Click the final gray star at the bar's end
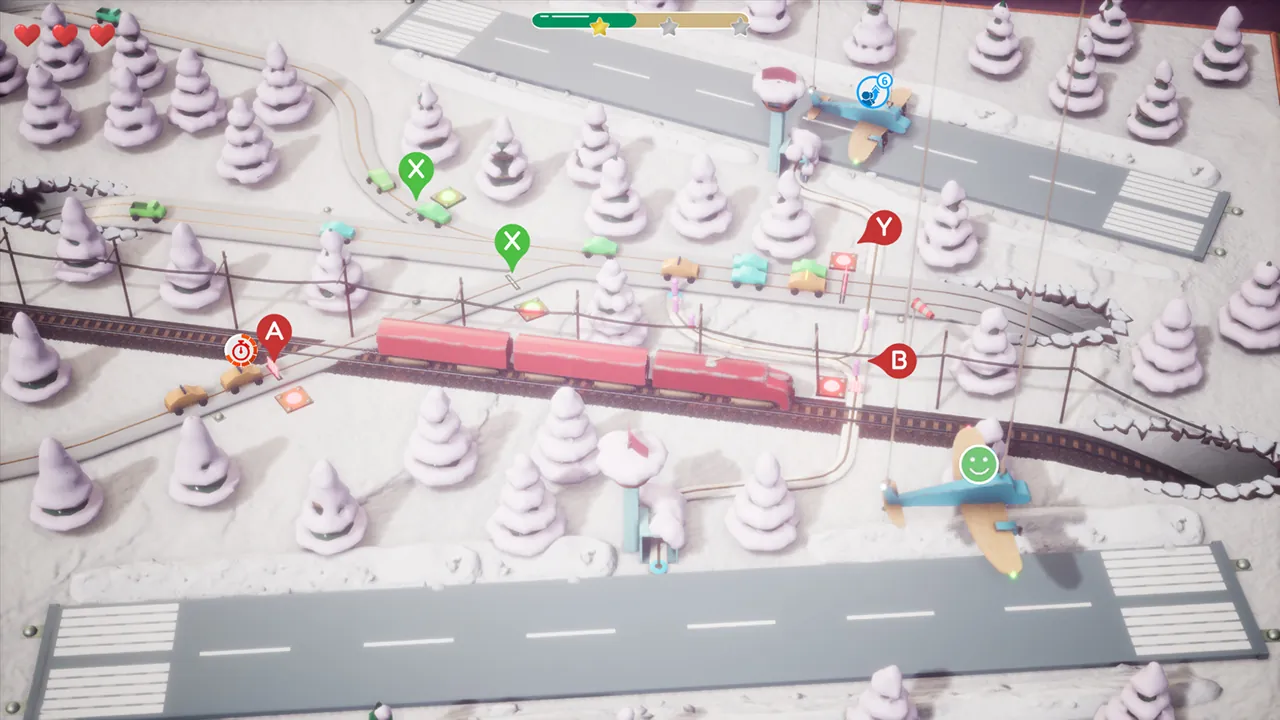Screen dimensions: 1280x720 click(740, 27)
